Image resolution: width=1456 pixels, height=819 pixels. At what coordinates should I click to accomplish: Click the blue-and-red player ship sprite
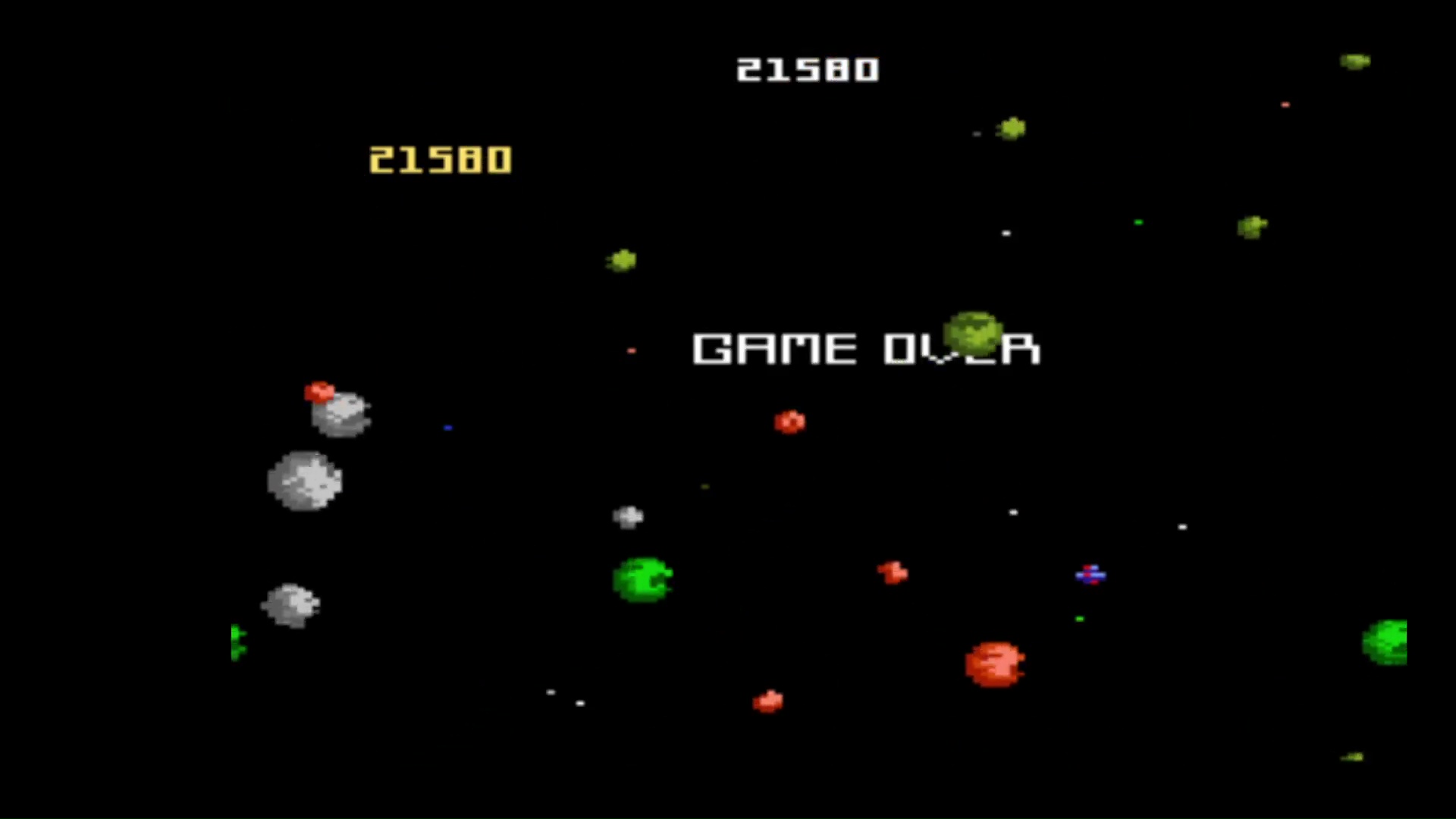(1090, 576)
